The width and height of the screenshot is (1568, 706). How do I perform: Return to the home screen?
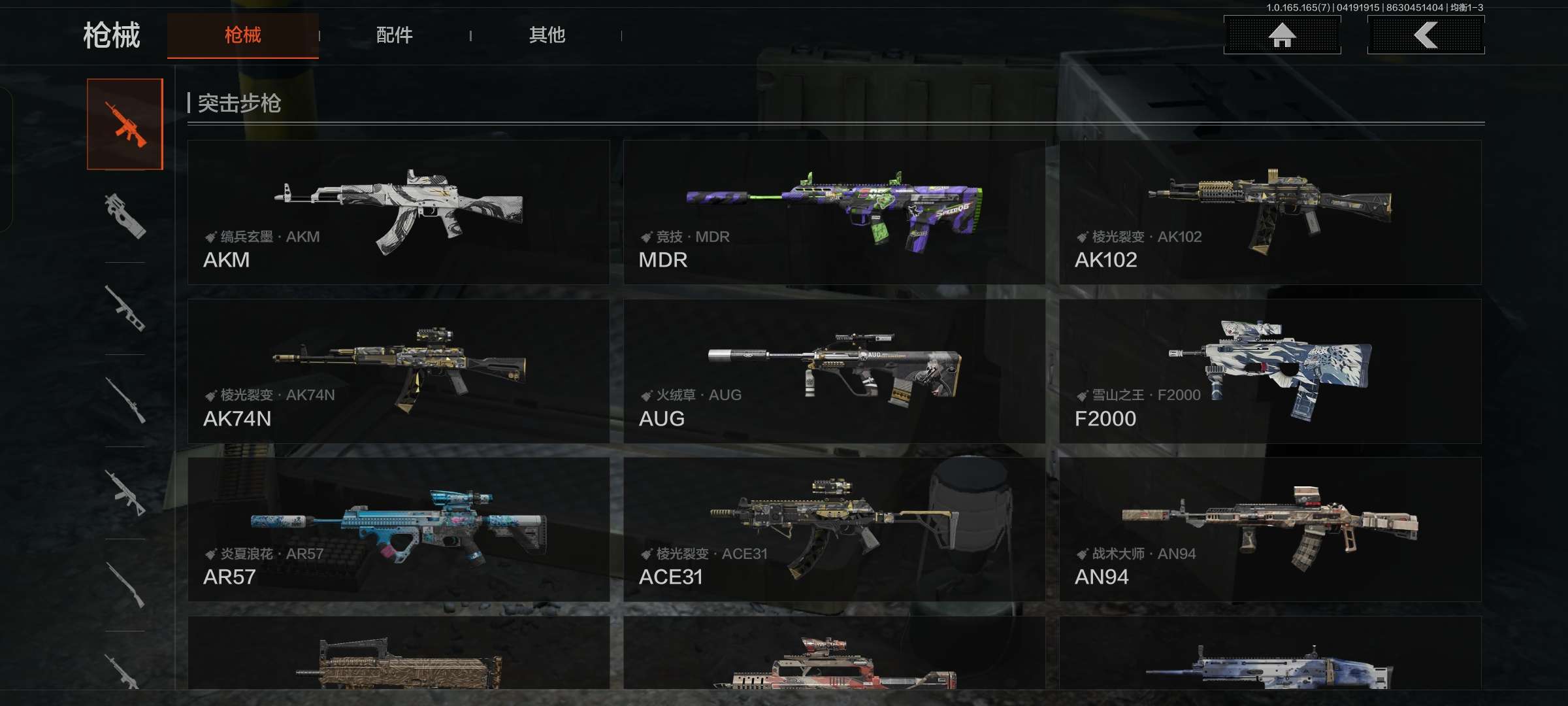click(1282, 35)
